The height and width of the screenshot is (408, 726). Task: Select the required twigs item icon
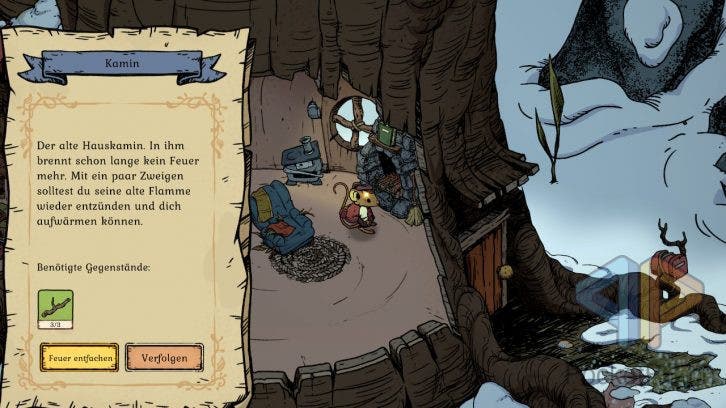55,307
